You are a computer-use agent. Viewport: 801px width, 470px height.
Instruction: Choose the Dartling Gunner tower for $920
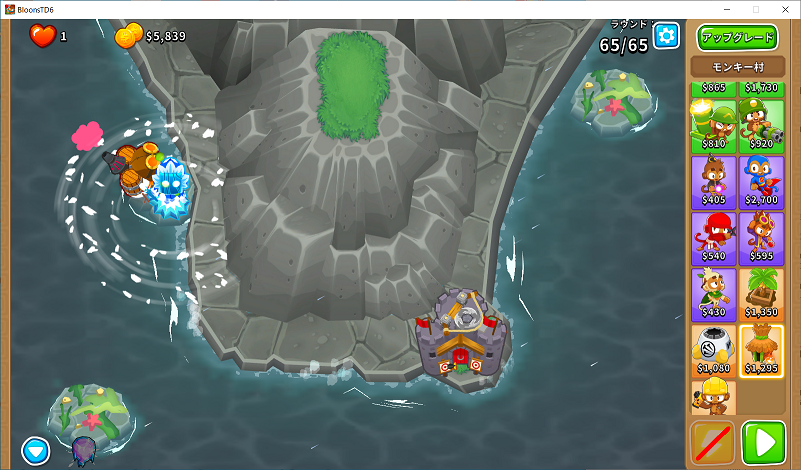[x=762, y=125]
